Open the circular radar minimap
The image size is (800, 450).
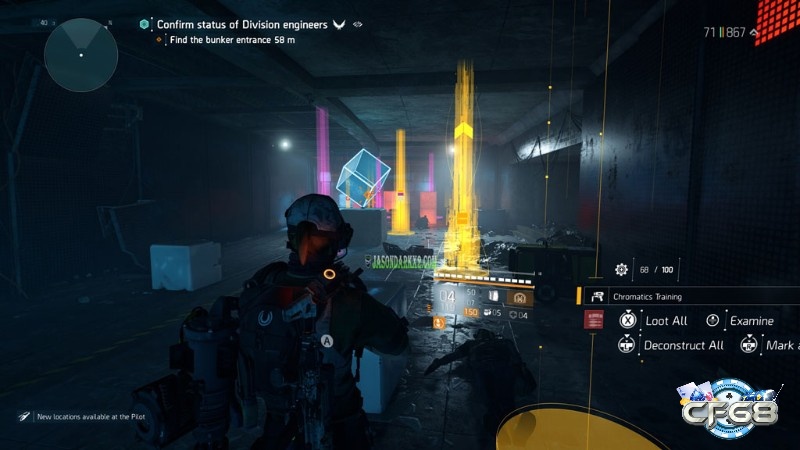click(x=81, y=55)
